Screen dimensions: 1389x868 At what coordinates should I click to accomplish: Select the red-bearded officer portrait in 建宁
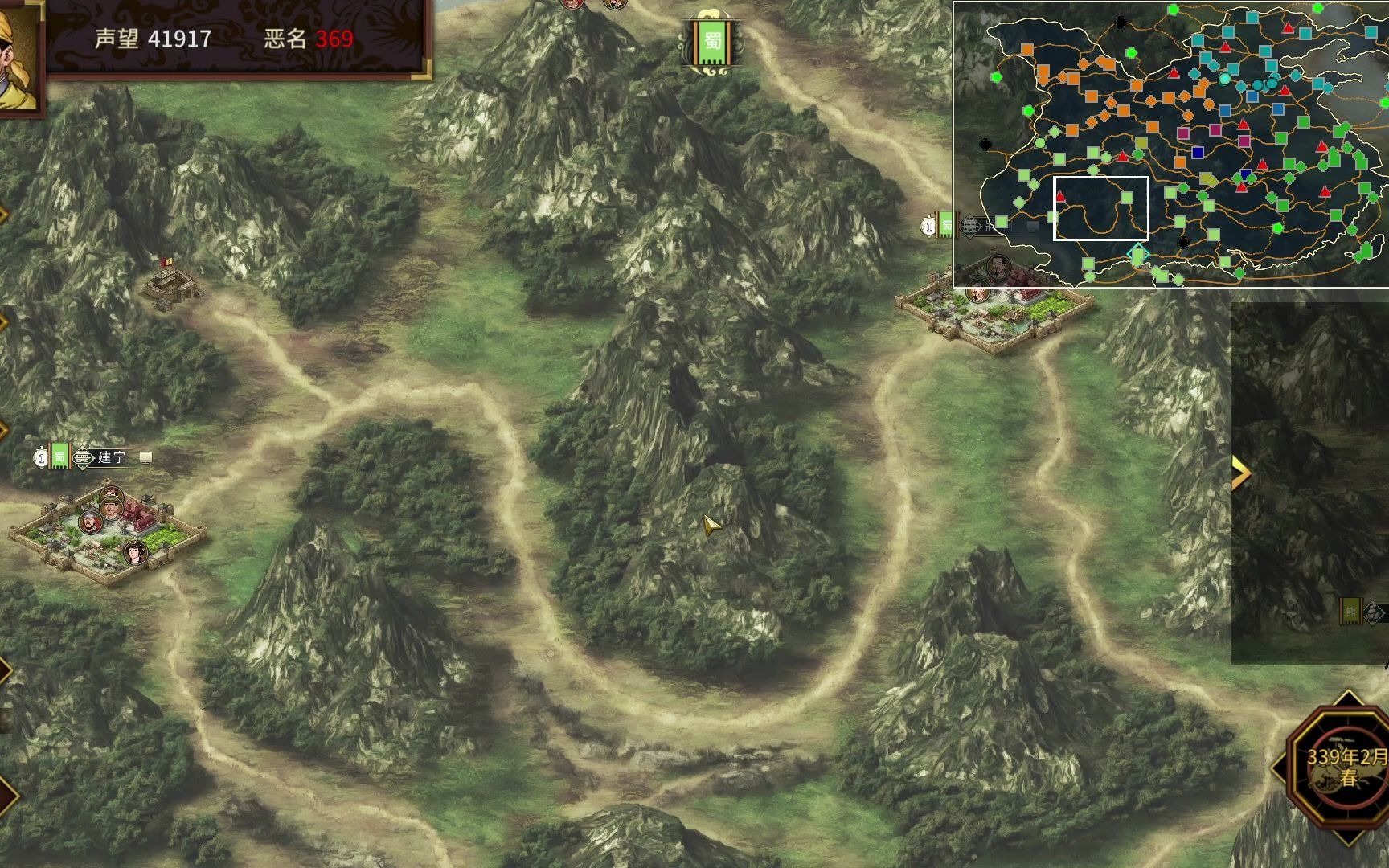tap(91, 522)
